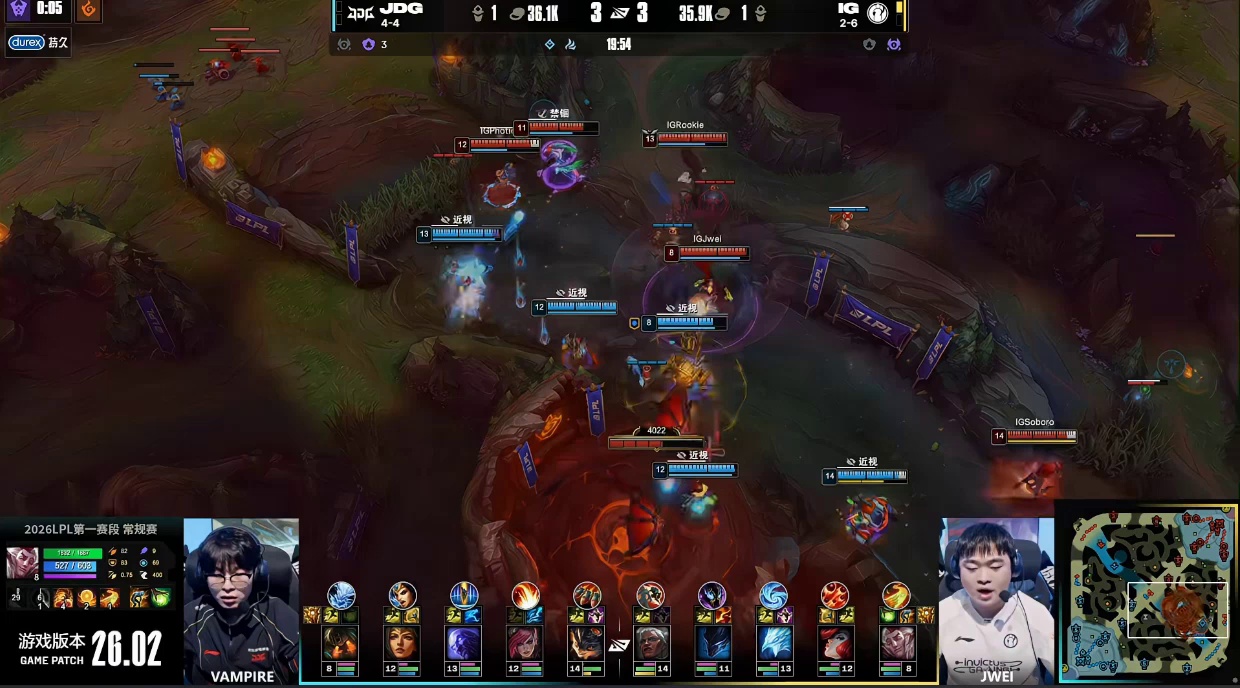Open the VAMPIRE player camera
Viewport: 1240px width, 688px height.
(x=241, y=600)
